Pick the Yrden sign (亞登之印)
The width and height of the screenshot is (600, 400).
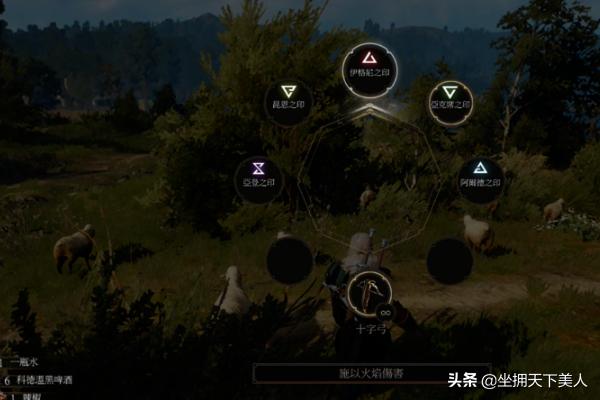coord(258,174)
